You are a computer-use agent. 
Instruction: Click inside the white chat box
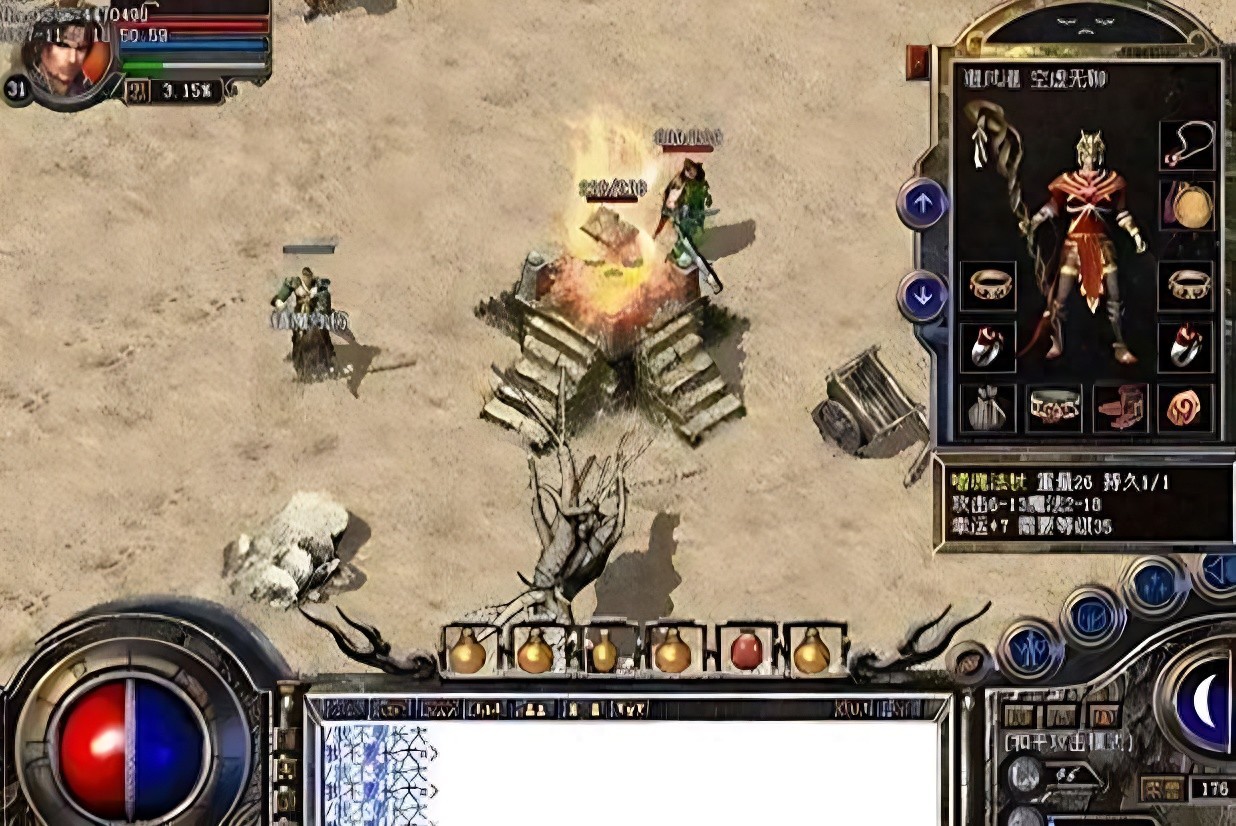point(680,770)
